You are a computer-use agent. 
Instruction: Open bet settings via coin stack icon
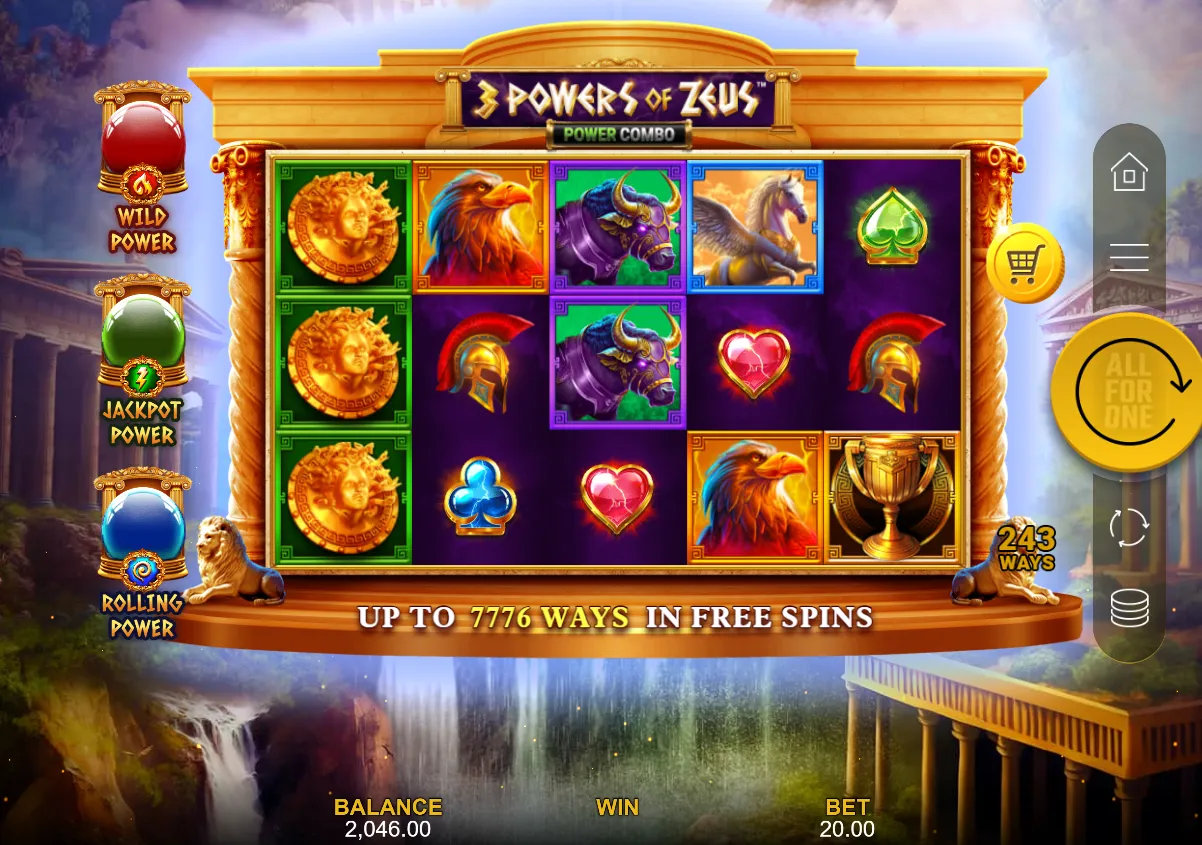1129,607
